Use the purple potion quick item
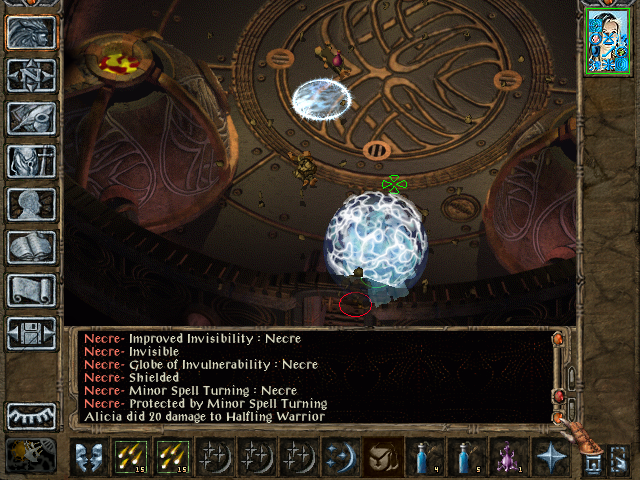 [x=508, y=456]
